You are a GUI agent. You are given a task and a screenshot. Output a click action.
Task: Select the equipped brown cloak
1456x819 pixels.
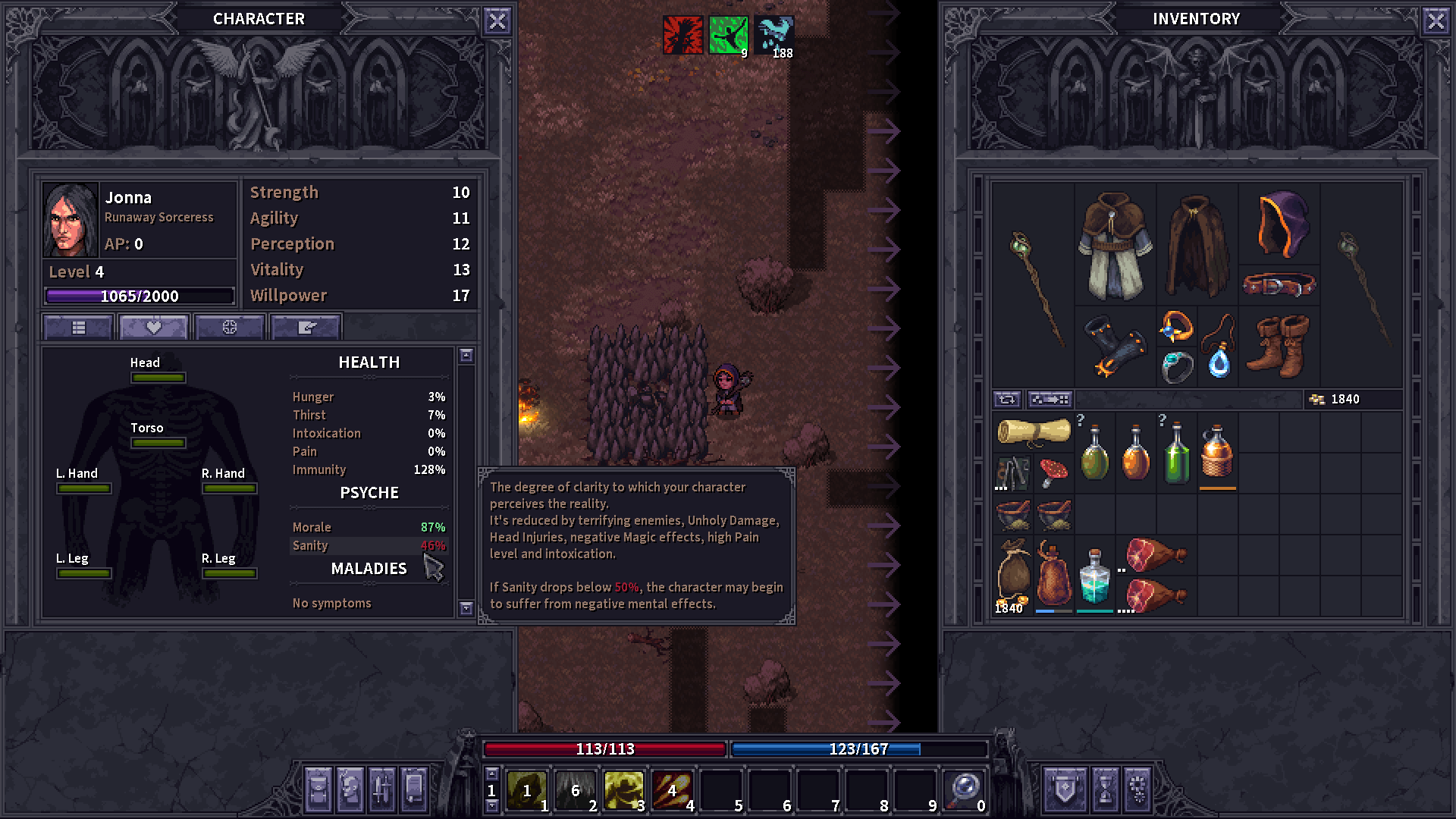(x=1197, y=245)
